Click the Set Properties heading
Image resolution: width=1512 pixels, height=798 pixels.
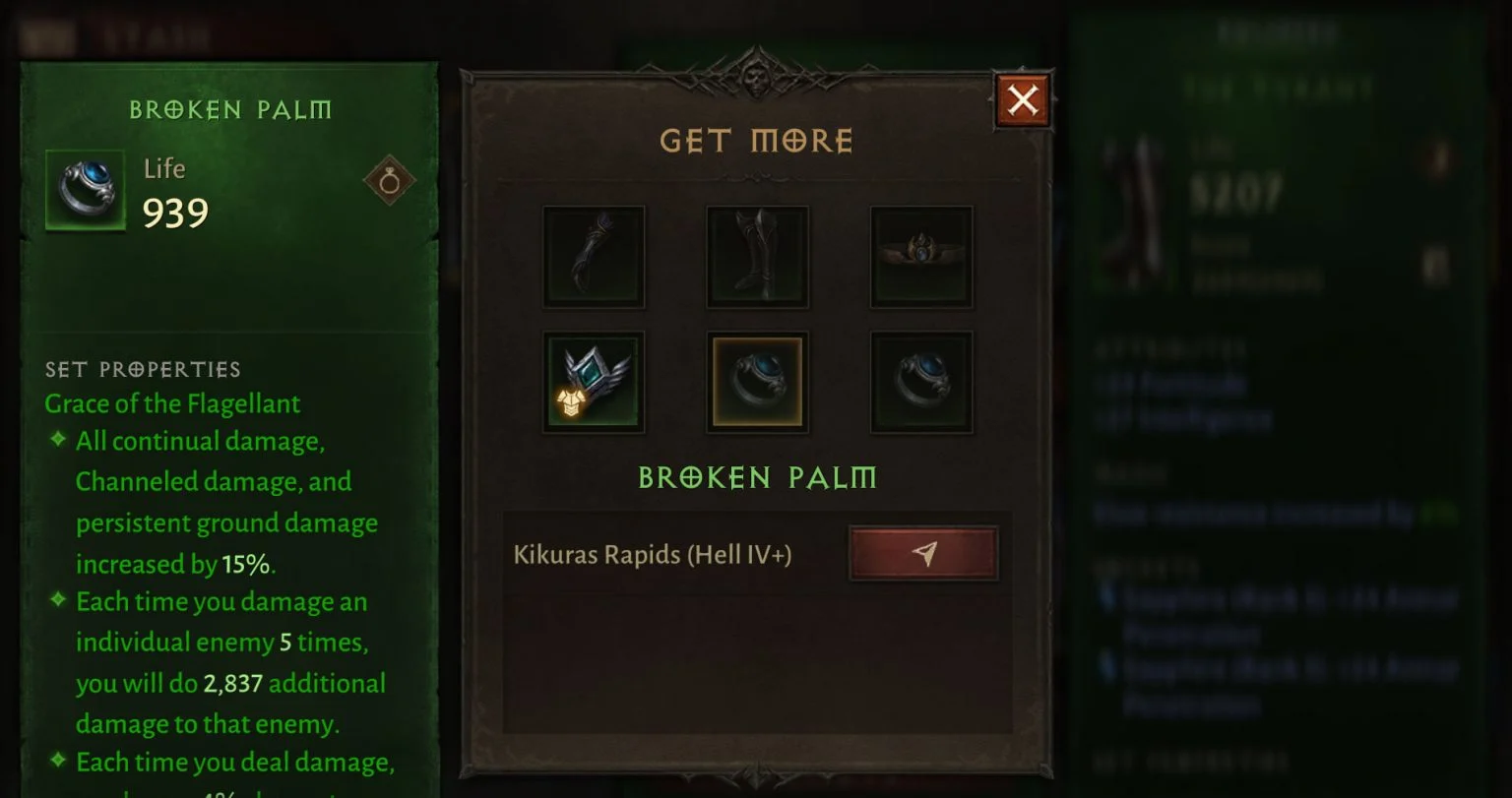click(x=141, y=369)
